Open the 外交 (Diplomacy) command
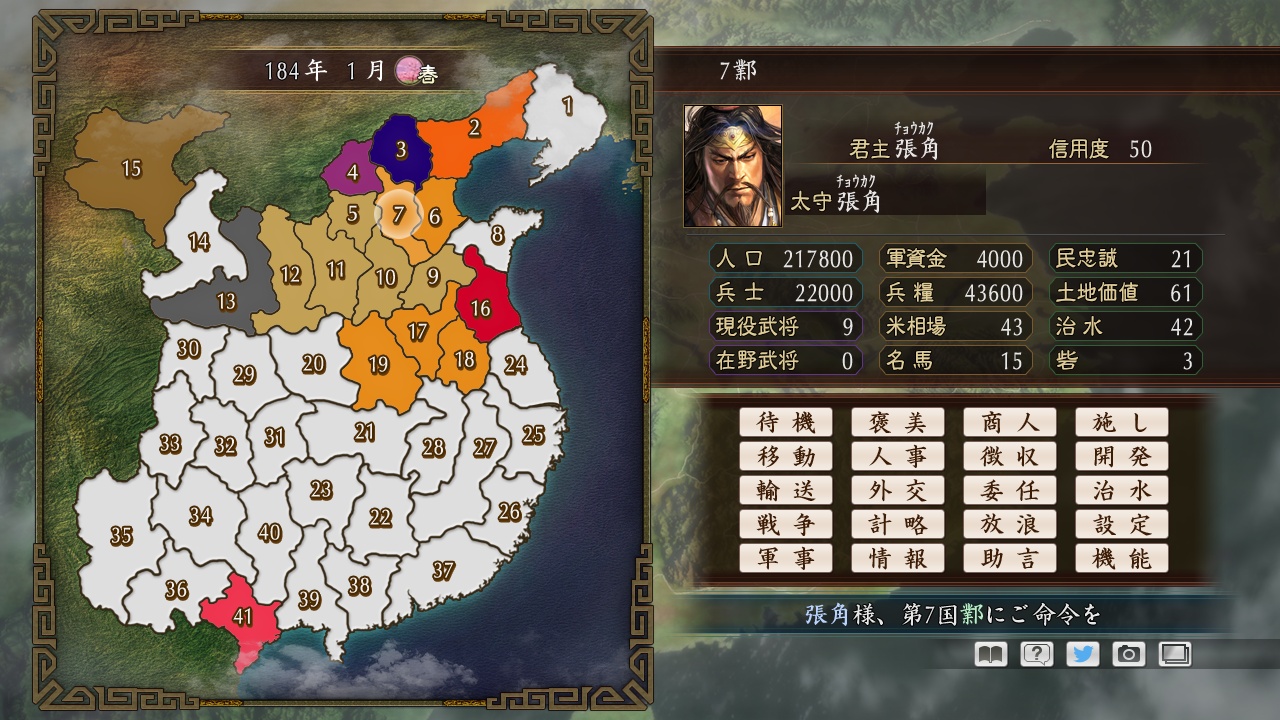The height and width of the screenshot is (720, 1280). point(898,490)
